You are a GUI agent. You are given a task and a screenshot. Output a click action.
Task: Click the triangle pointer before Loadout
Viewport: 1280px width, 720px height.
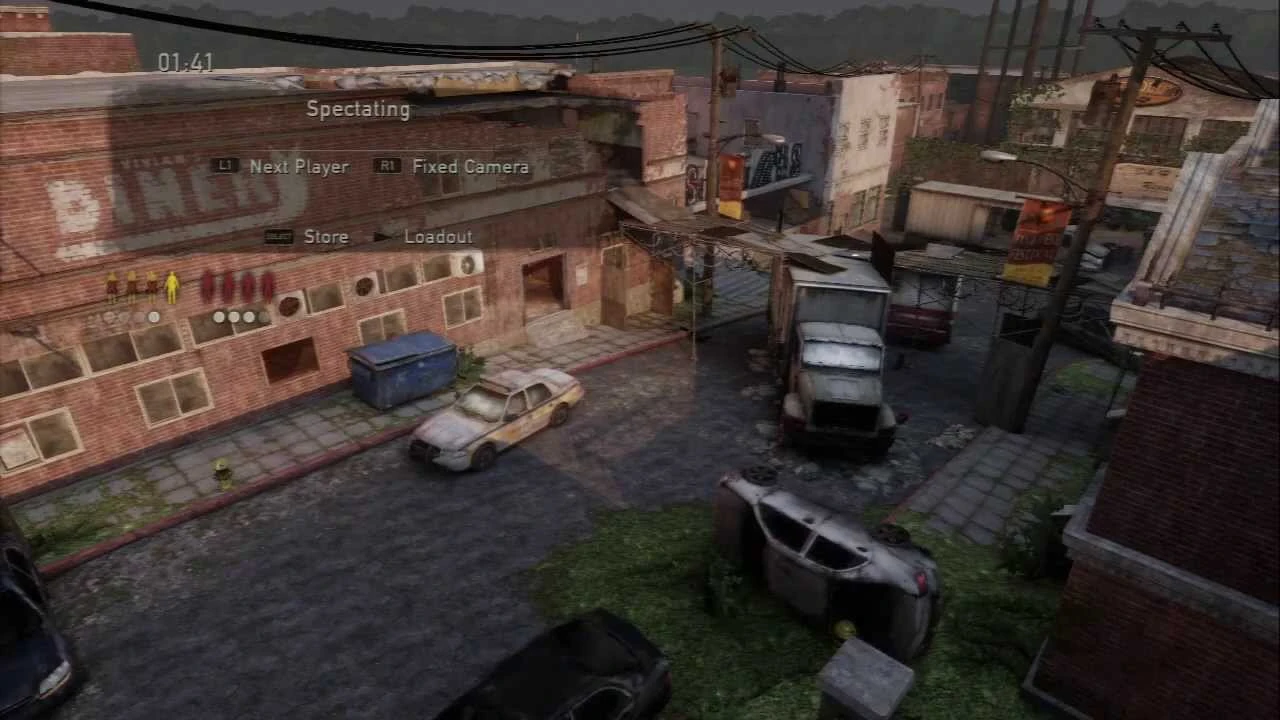click(x=383, y=237)
